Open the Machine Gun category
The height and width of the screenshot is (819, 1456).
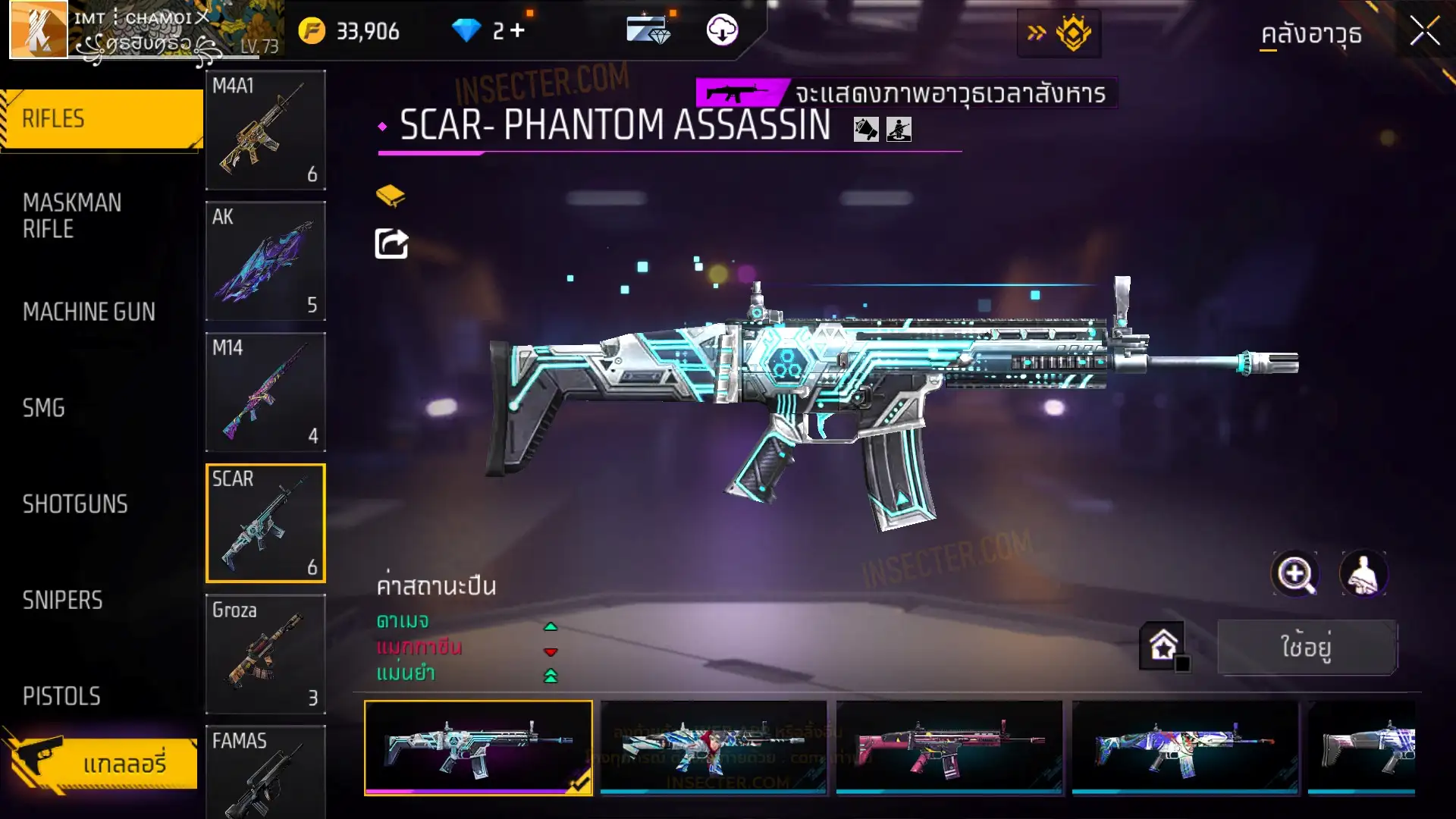tap(89, 312)
